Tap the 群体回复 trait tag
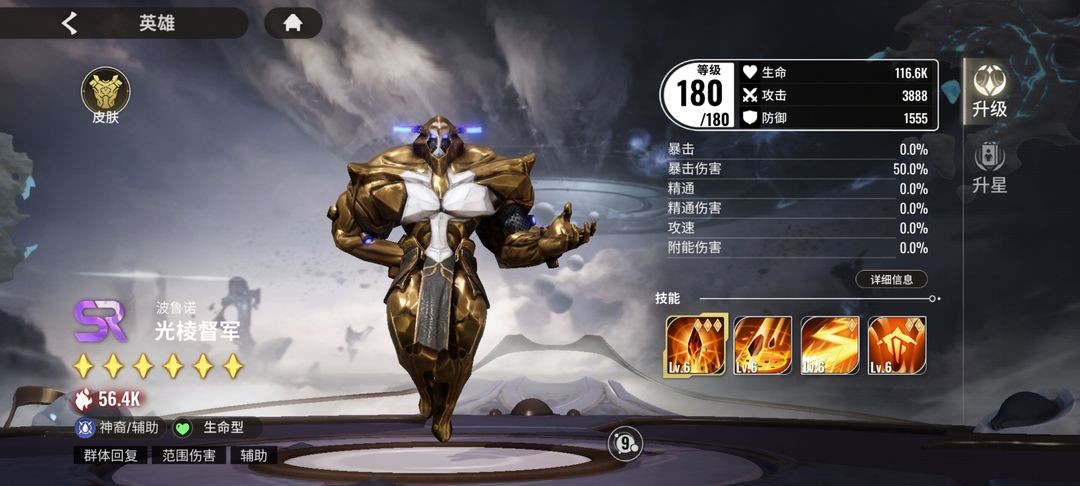The height and width of the screenshot is (486, 1080). [x=108, y=456]
